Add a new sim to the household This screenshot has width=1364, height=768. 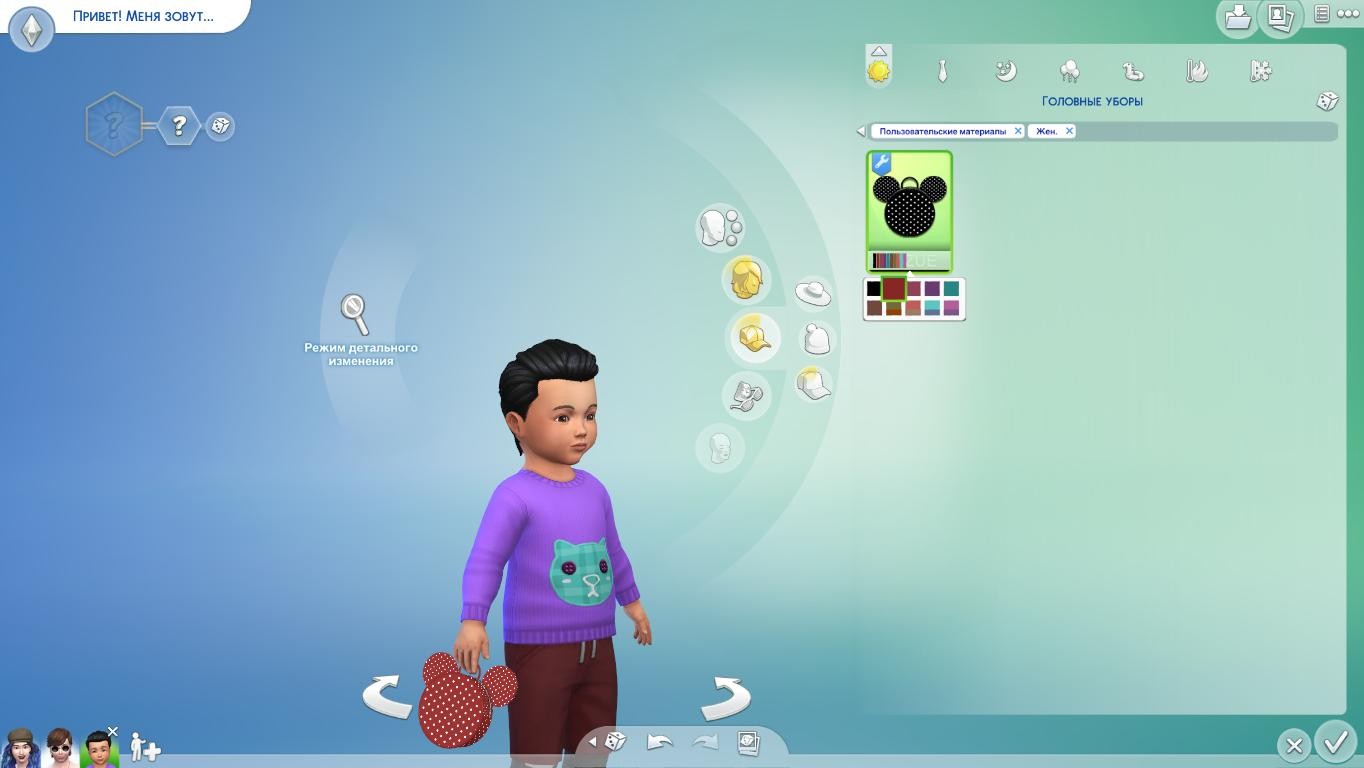pyautogui.click(x=145, y=747)
